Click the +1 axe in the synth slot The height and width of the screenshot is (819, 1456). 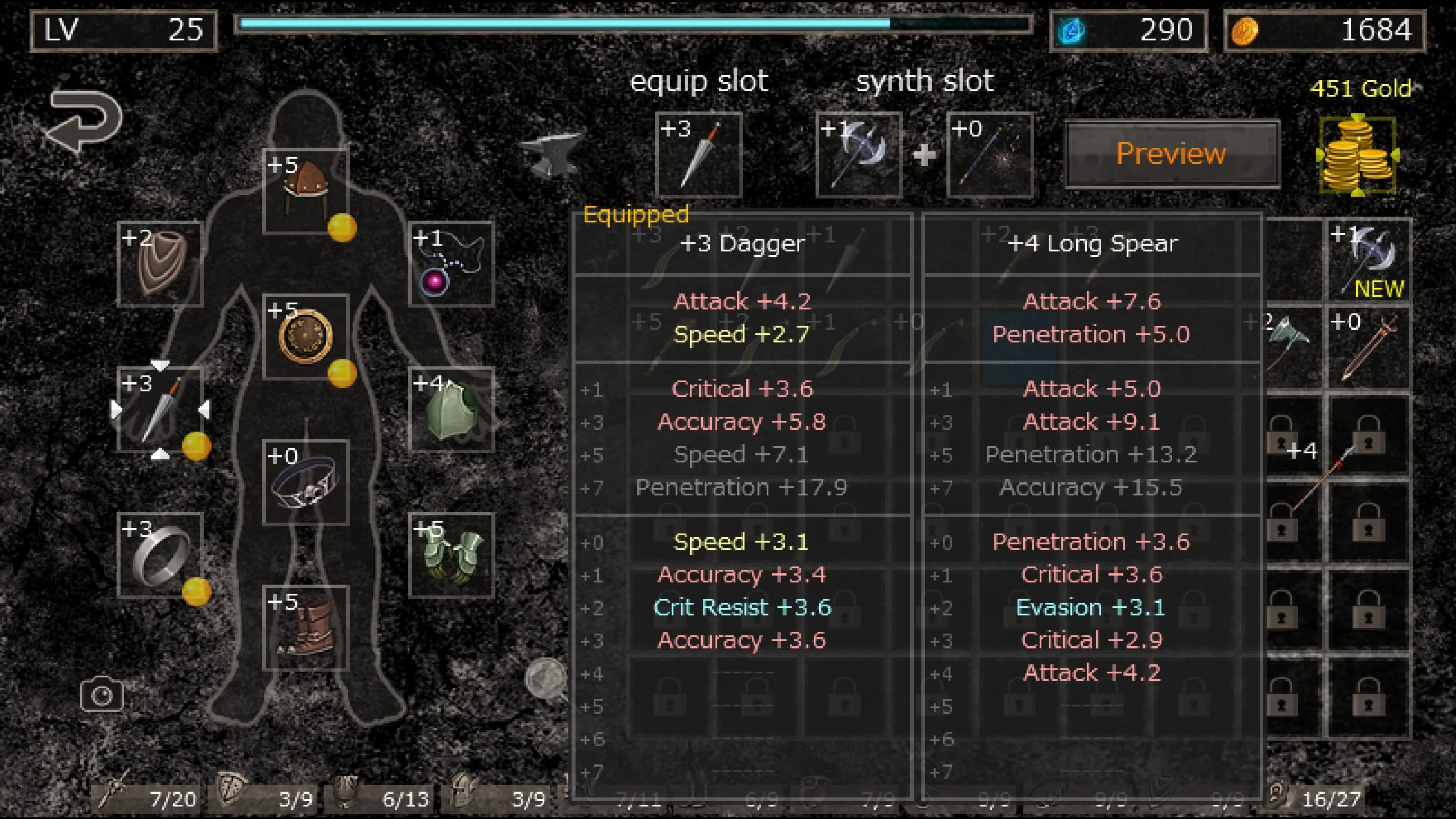tap(859, 154)
